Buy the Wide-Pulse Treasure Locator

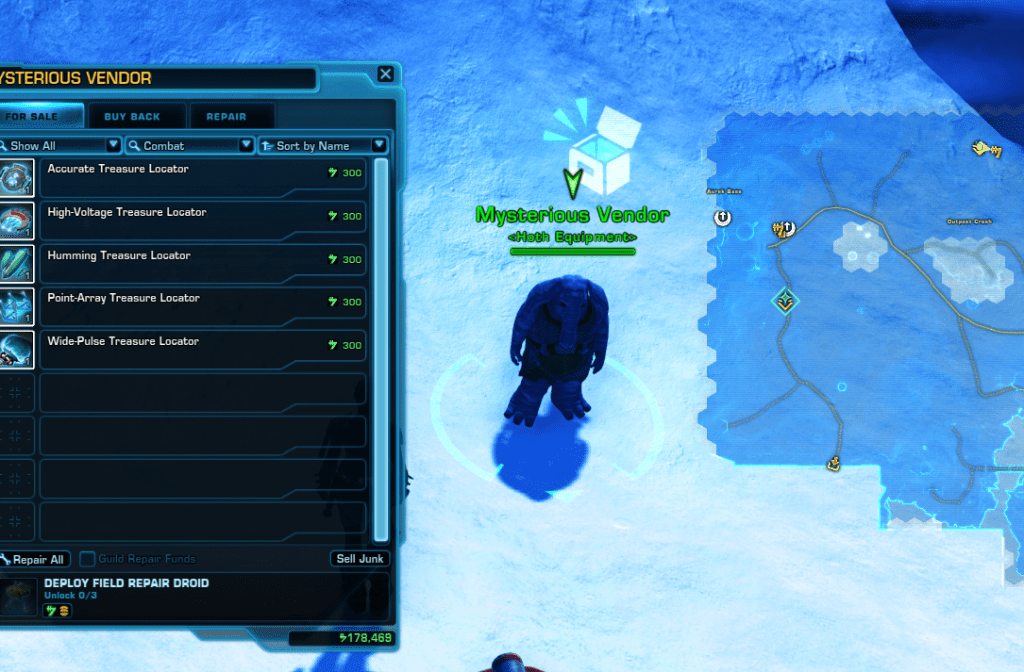[200, 350]
